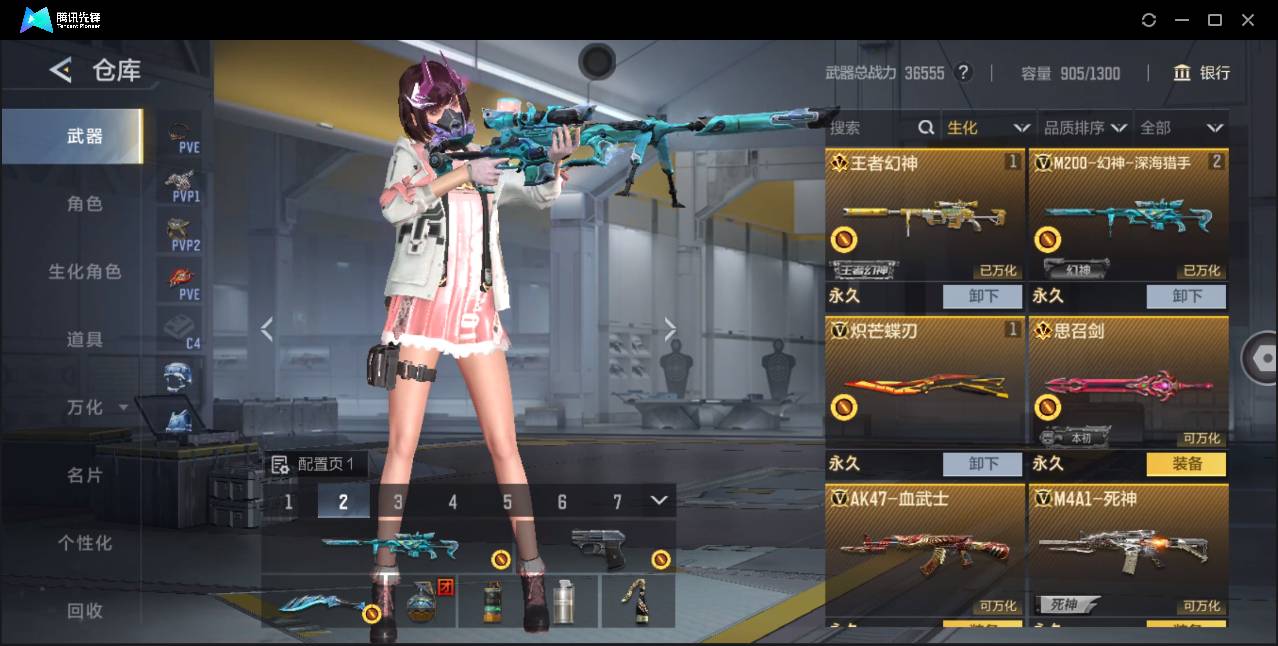
Task: Open the 全部 filter dropdown
Action: [1181, 128]
